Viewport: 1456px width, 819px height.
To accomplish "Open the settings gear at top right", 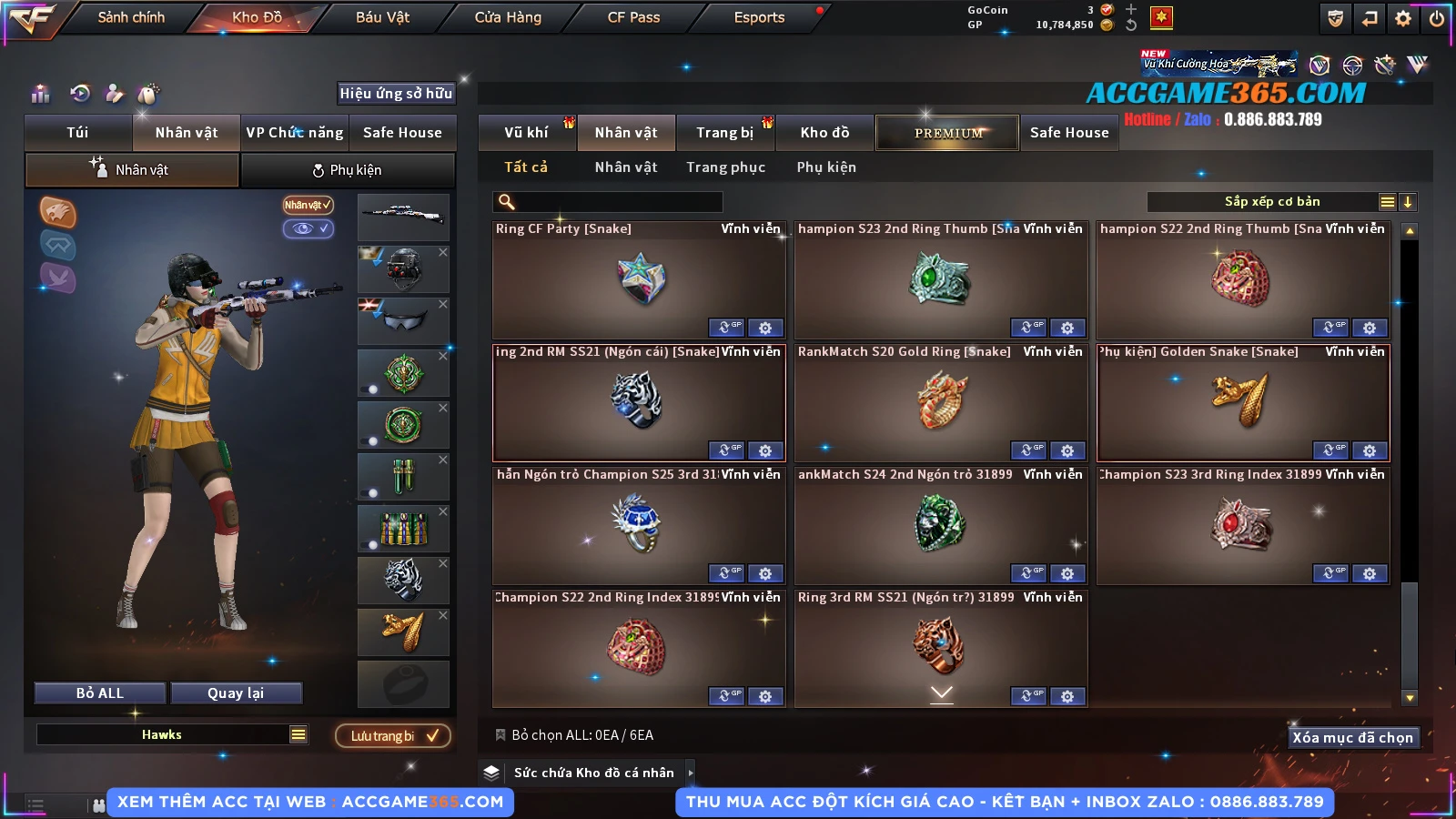I will coord(1403,18).
